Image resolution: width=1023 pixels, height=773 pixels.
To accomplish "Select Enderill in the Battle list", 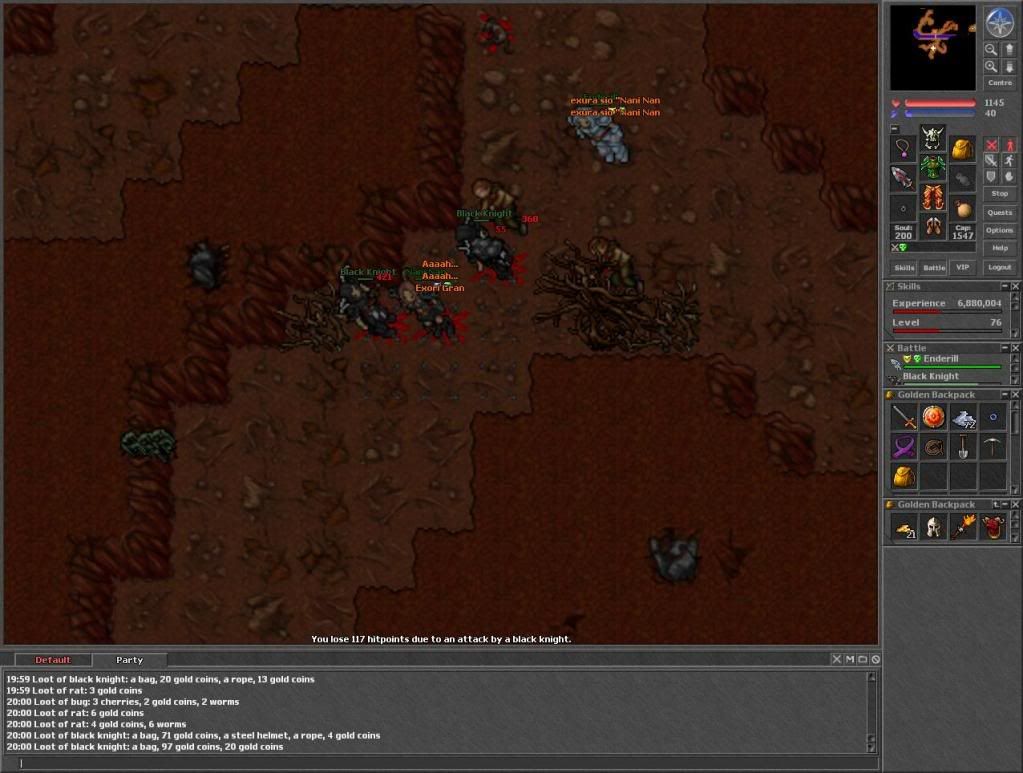I will 940,359.
